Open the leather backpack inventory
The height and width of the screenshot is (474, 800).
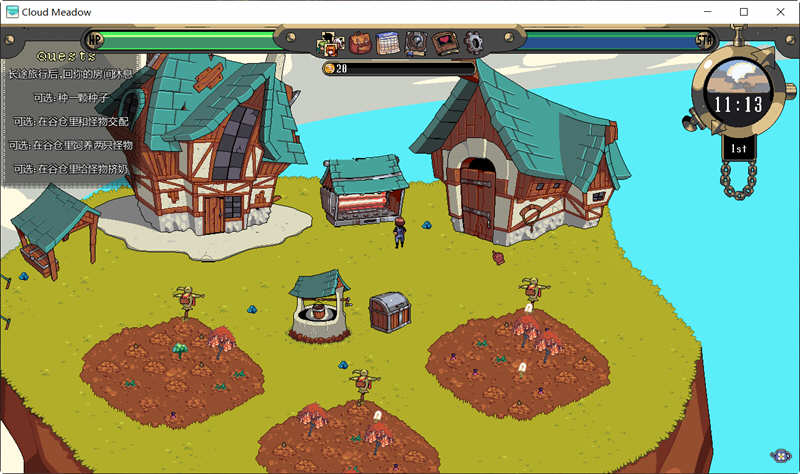[x=359, y=43]
